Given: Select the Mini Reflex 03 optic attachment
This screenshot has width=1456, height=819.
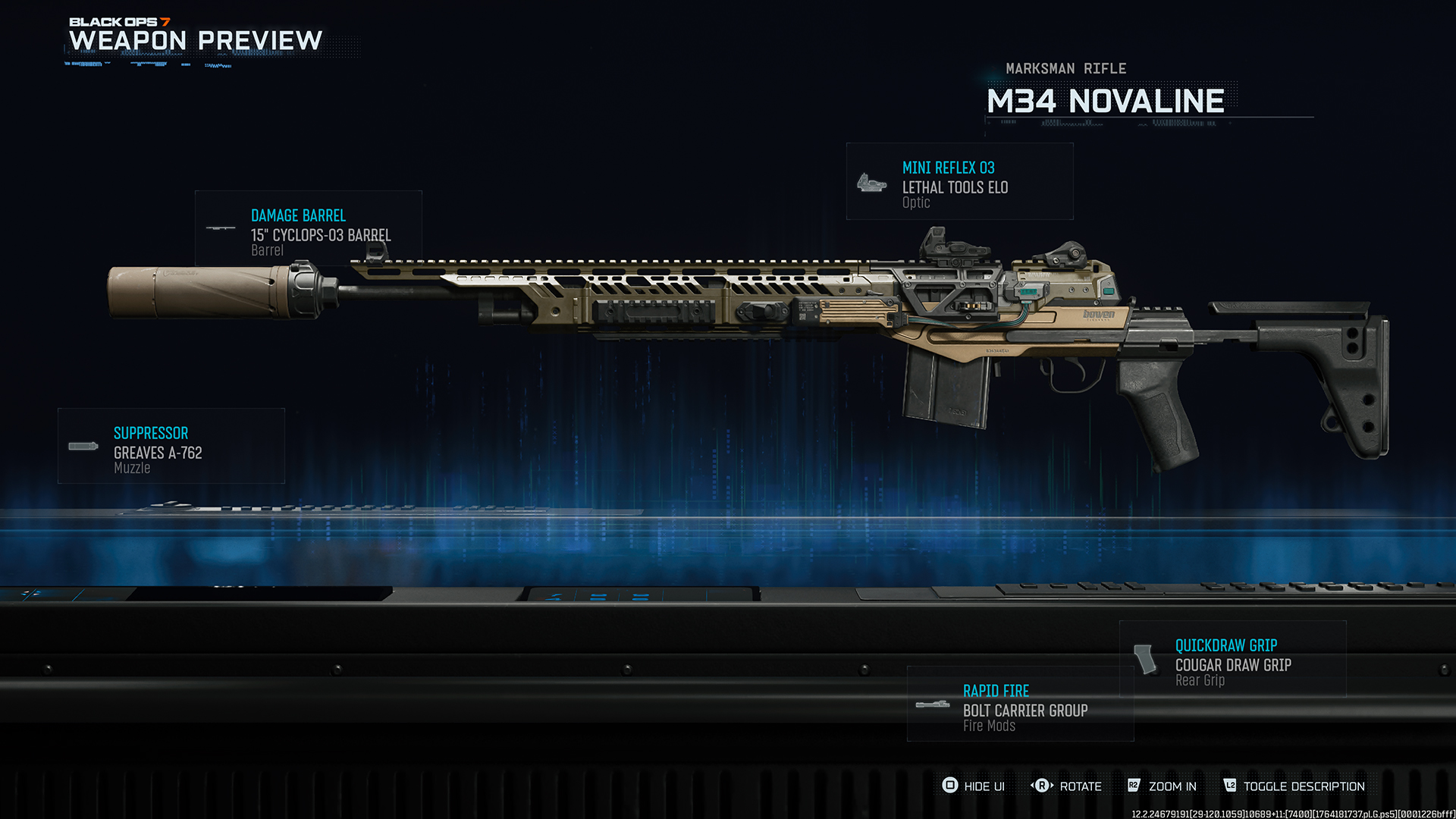Looking at the screenshot, I should (x=959, y=182).
